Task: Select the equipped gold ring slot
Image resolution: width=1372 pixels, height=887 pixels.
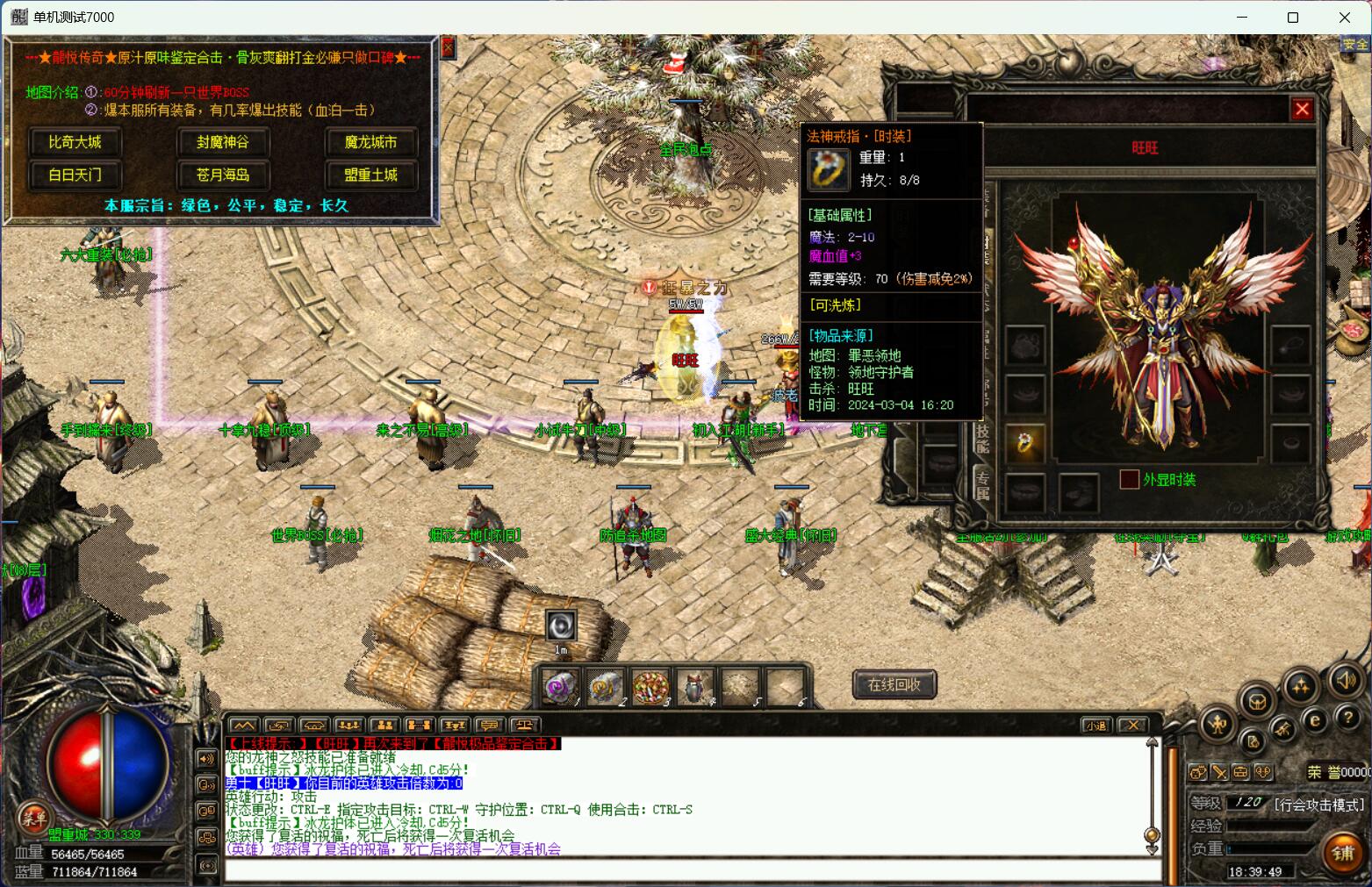Action: click(x=1024, y=443)
